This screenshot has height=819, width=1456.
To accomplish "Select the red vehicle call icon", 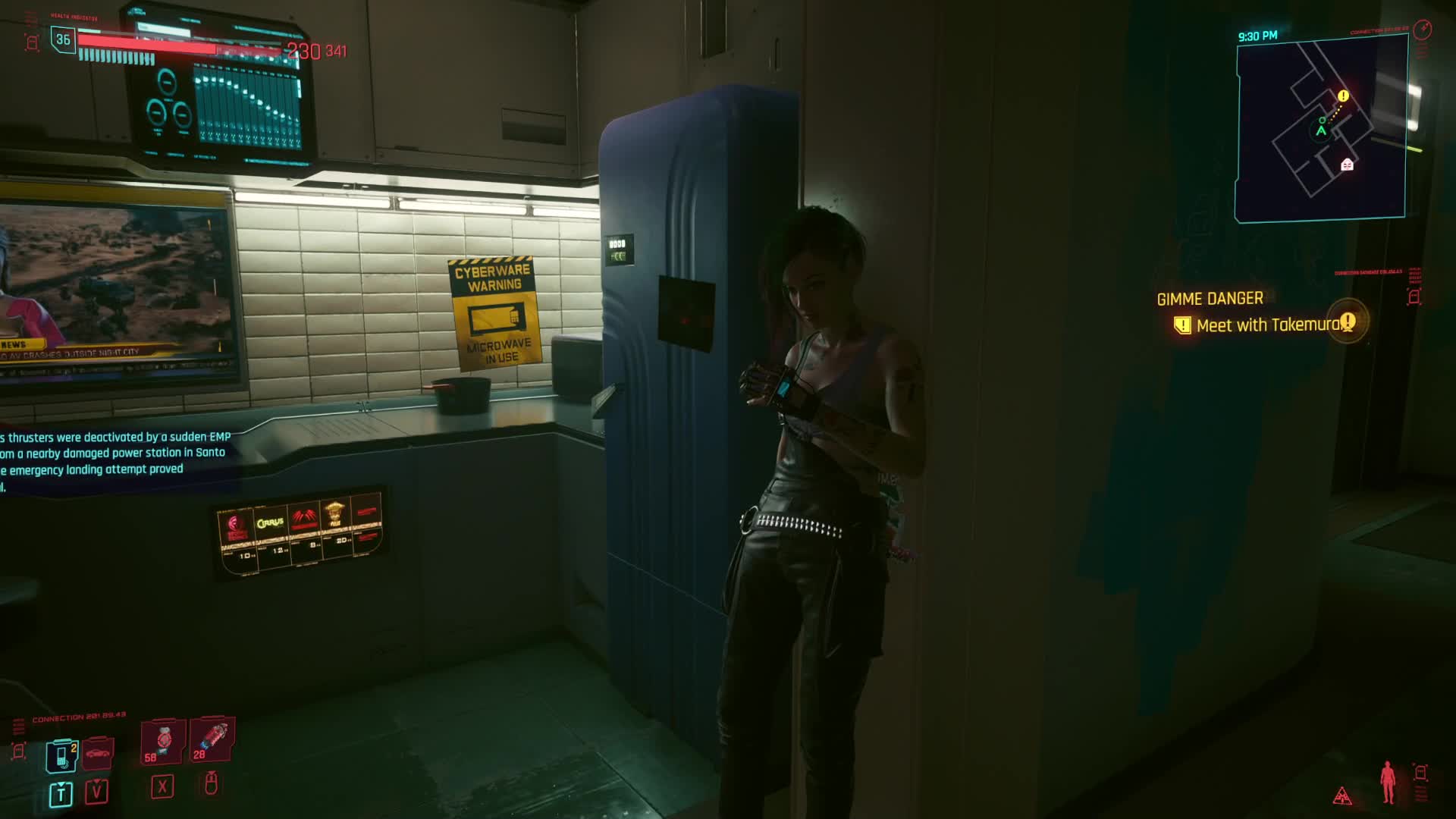I will pyautogui.click(x=98, y=753).
